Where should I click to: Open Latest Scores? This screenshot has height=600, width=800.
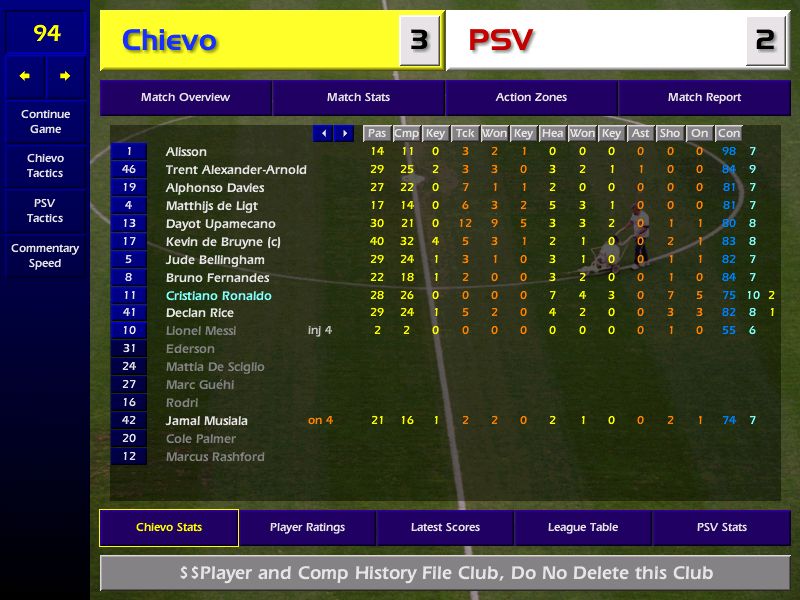coord(445,527)
